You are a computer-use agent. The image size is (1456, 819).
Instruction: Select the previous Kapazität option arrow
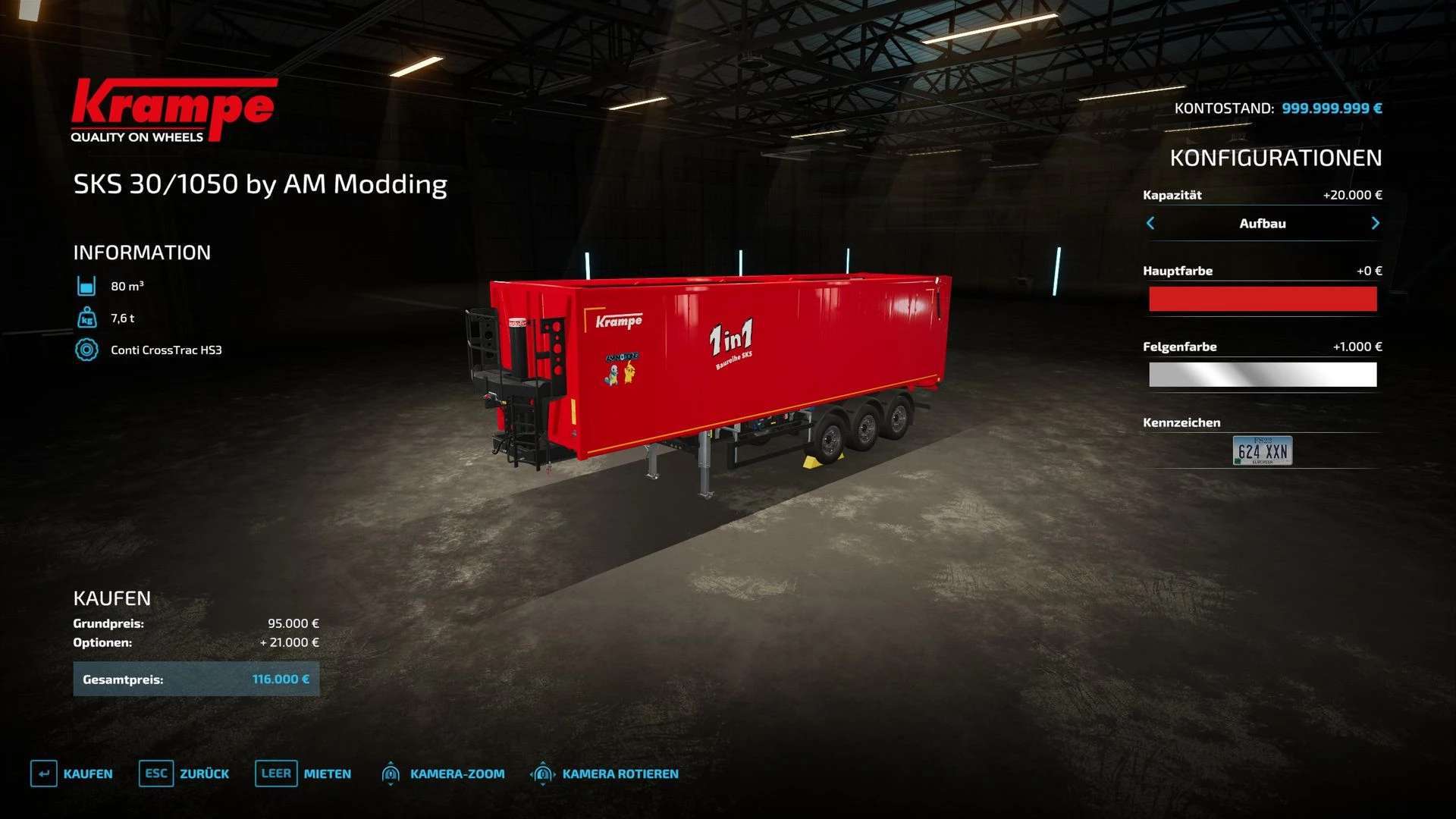1150,223
